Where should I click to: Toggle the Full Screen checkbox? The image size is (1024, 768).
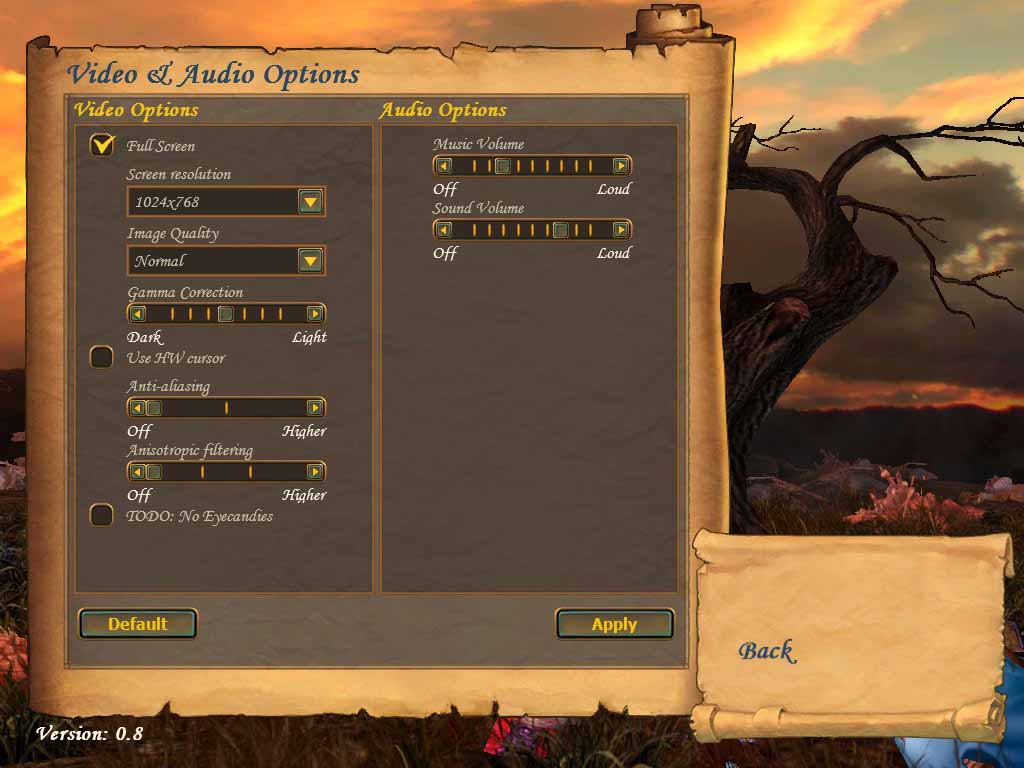coord(101,146)
